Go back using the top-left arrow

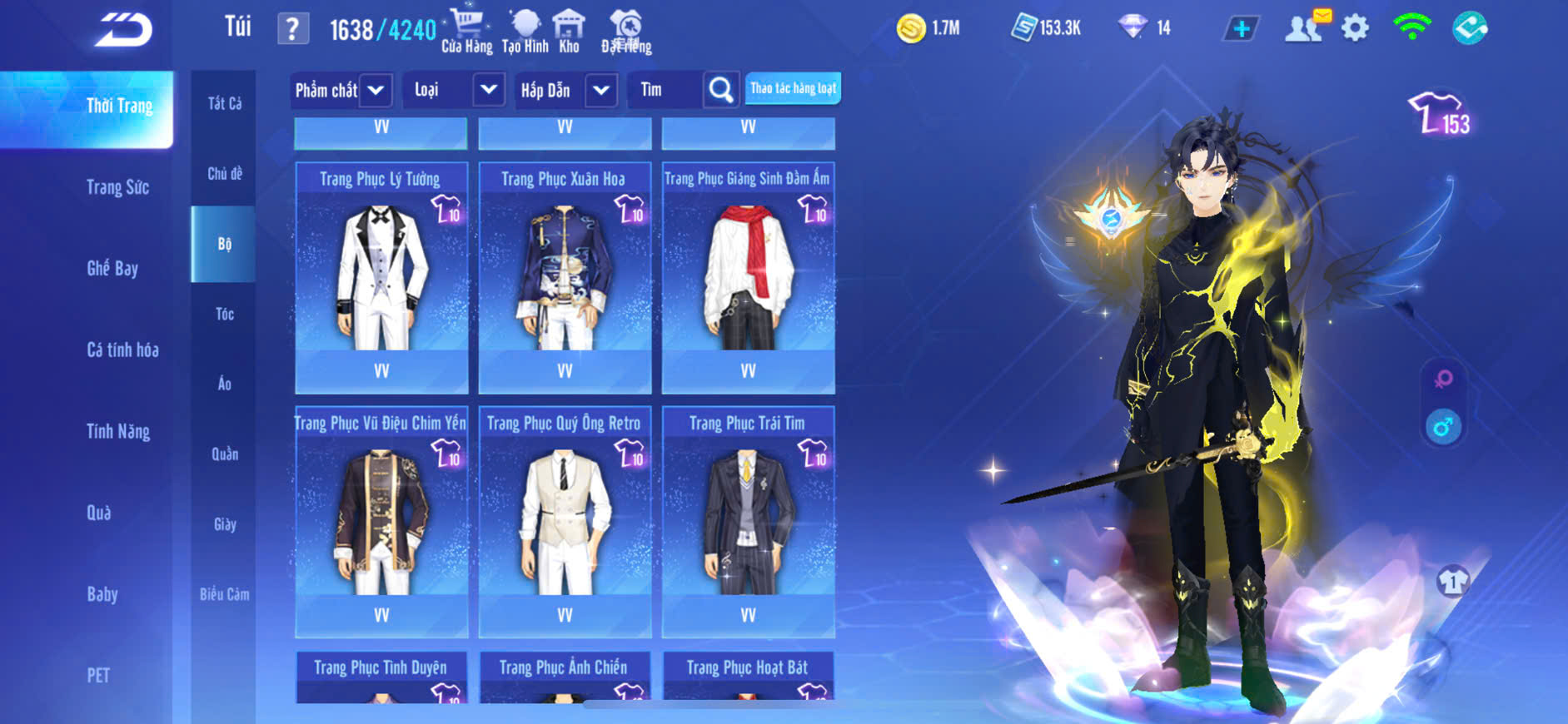click(123, 31)
